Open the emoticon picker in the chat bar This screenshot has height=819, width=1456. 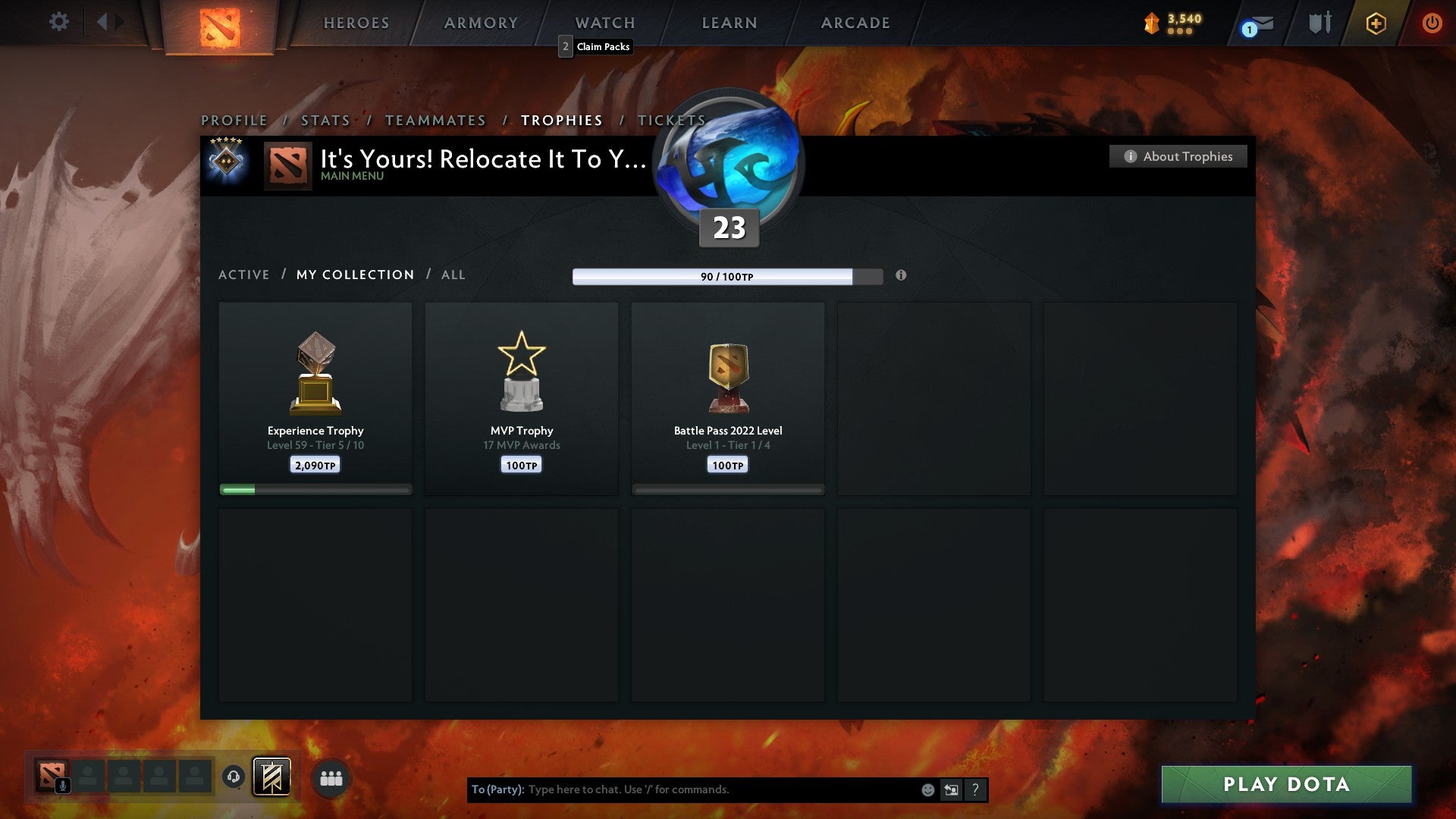[x=927, y=789]
